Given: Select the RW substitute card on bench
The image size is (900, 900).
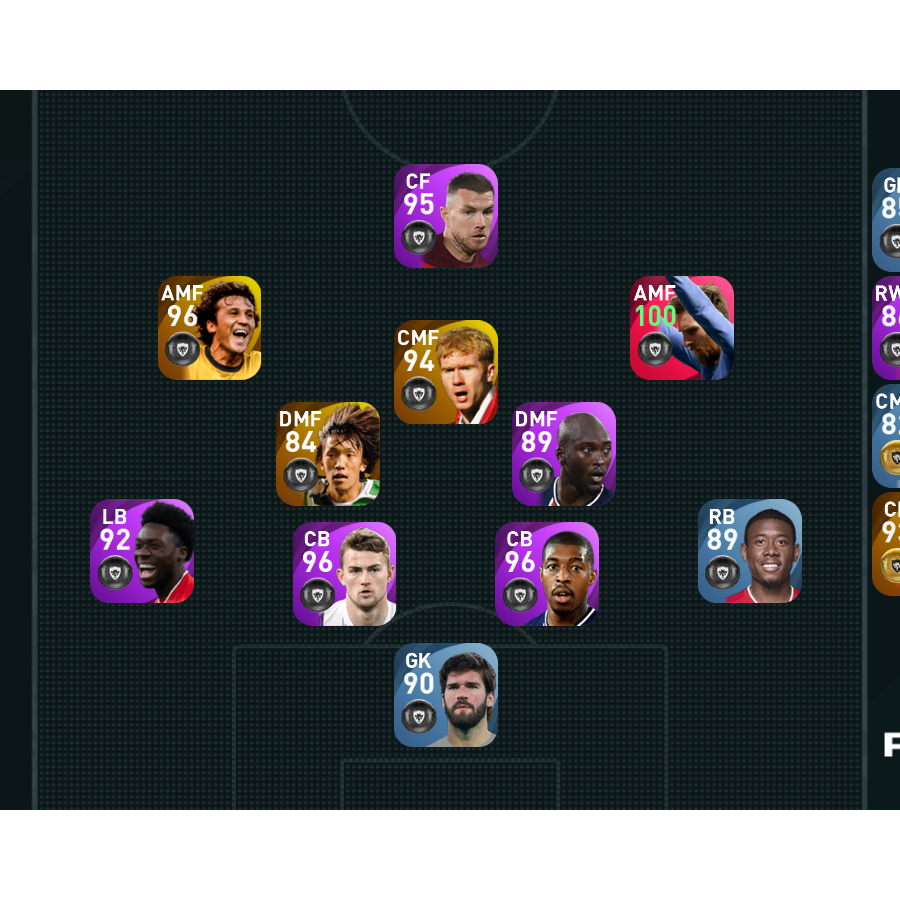Looking at the screenshot, I should pos(887,328).
